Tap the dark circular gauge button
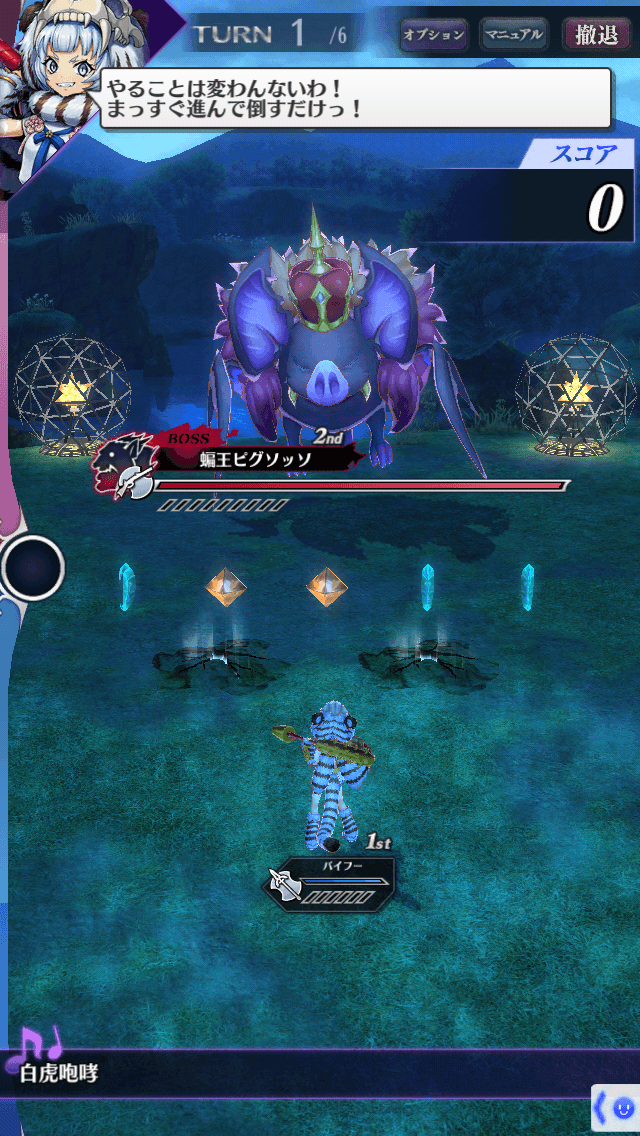640x1136 pixels. point(33,568)
